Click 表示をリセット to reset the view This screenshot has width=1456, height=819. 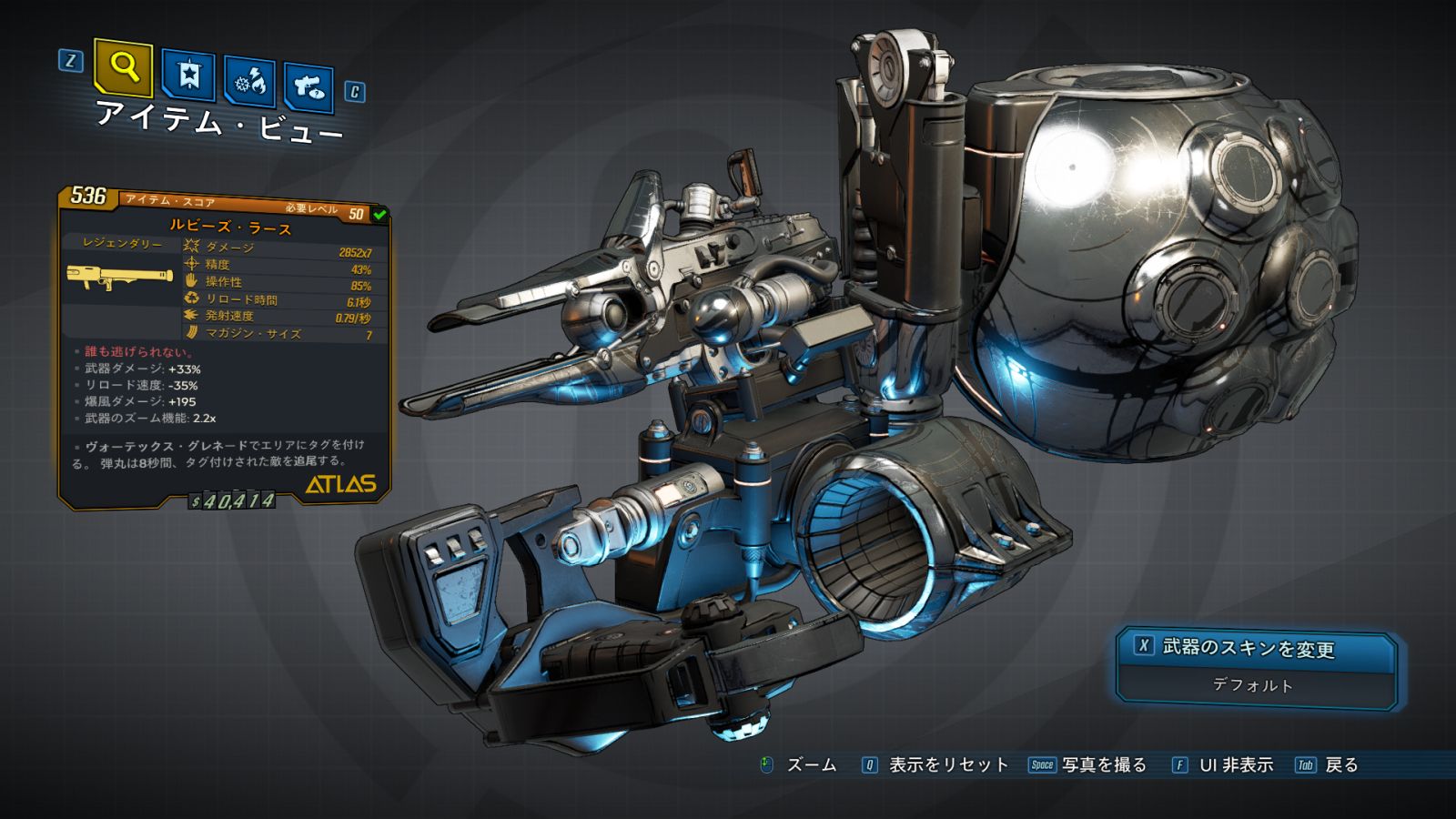click(x=947, y=765)
